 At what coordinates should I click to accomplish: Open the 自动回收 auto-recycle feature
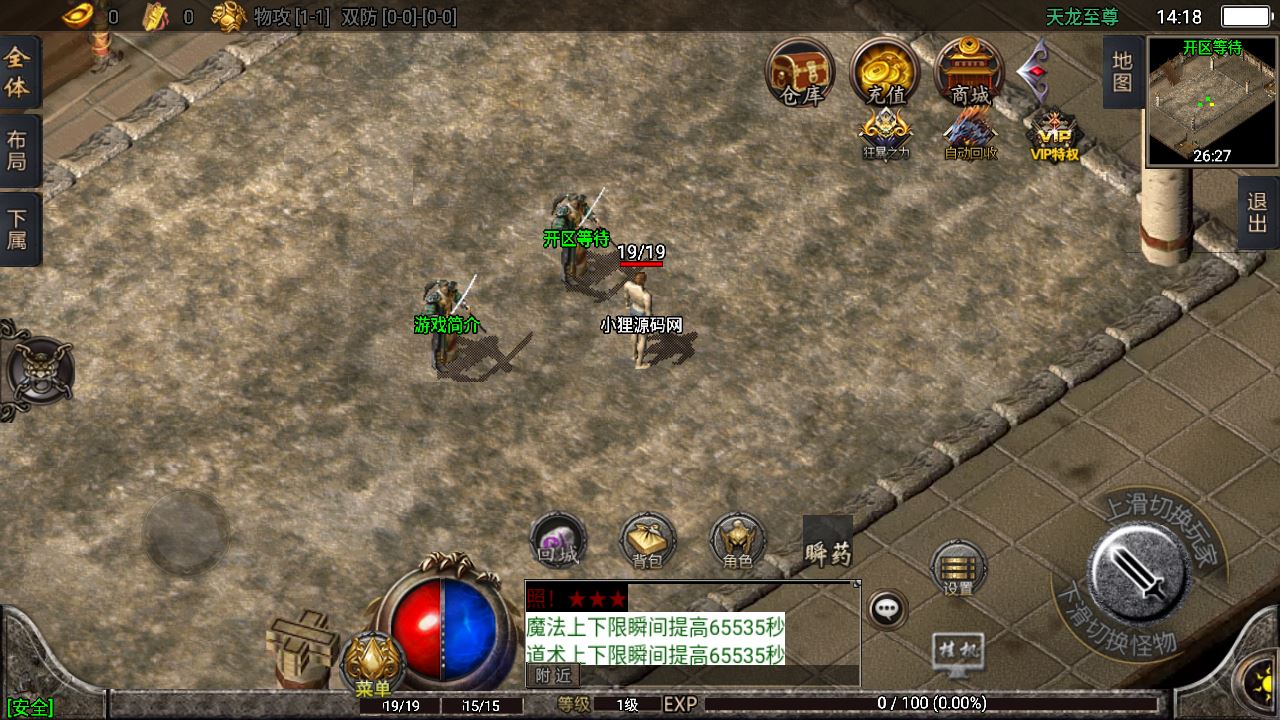(x=970, y=133)
